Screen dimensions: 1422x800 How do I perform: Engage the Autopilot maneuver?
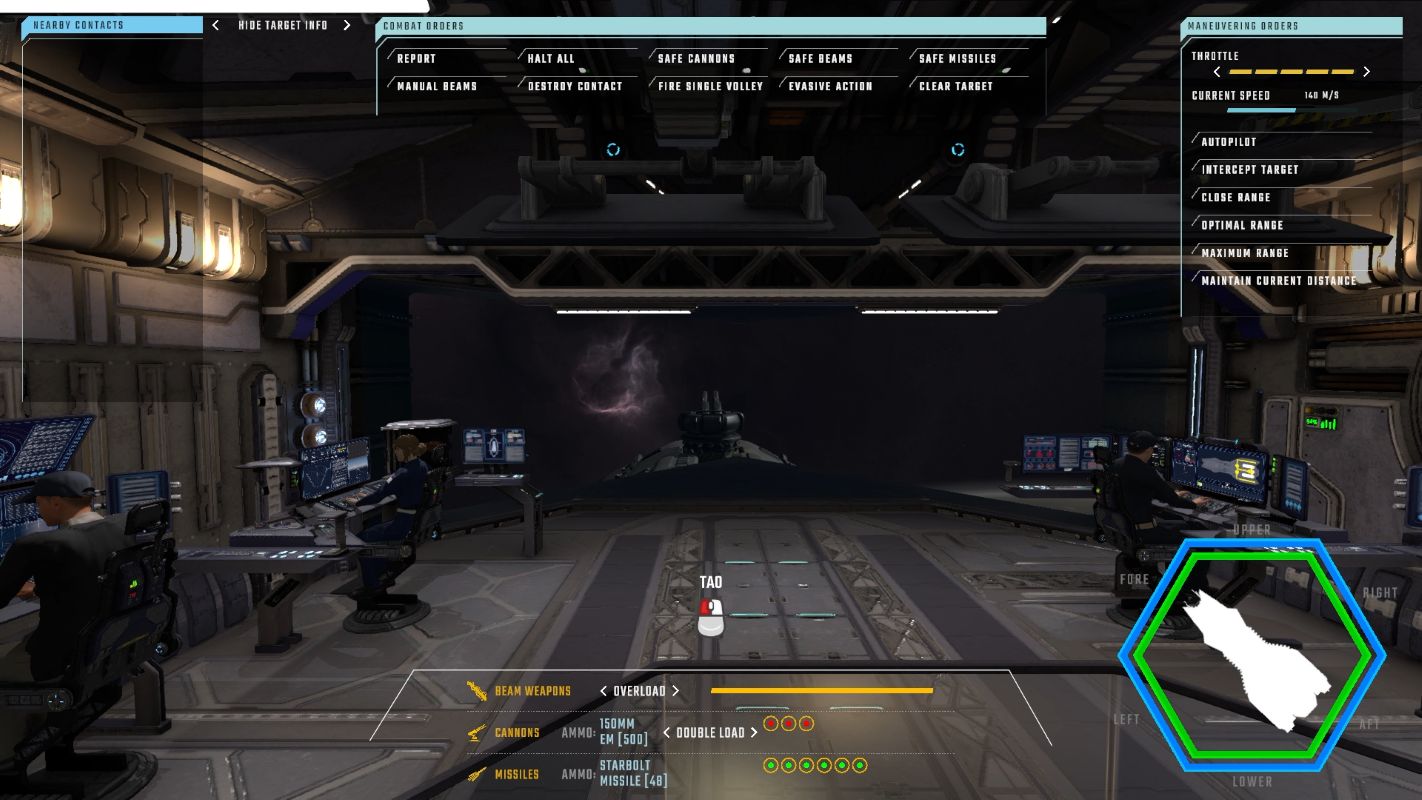1229,142
